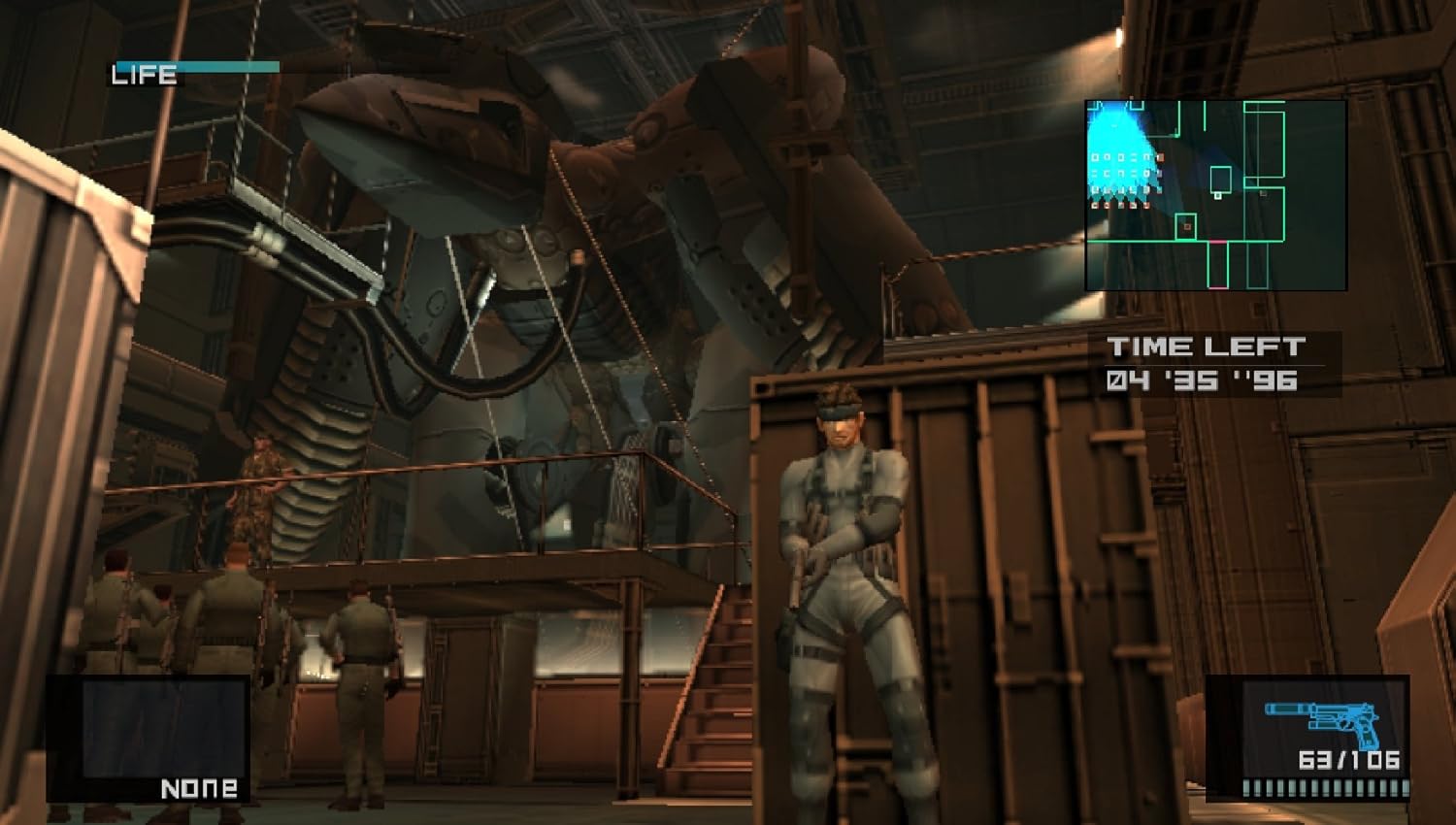1456x825 pixels.
Task: Select the ammo counter showing 63/106
Action: (x=1349, y=759)
